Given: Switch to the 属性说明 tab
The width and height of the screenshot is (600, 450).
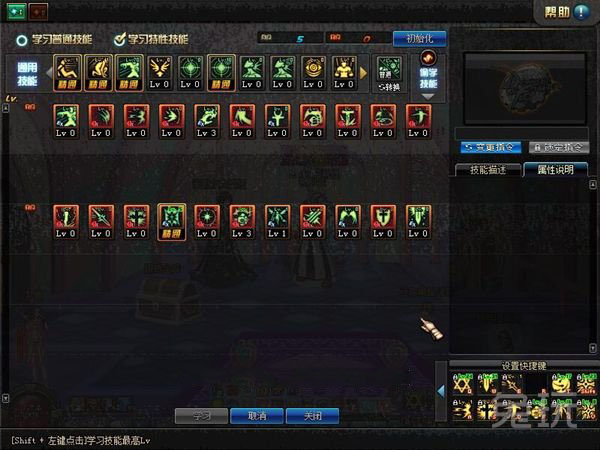Looking at the screenshot, I should (555, 170).
